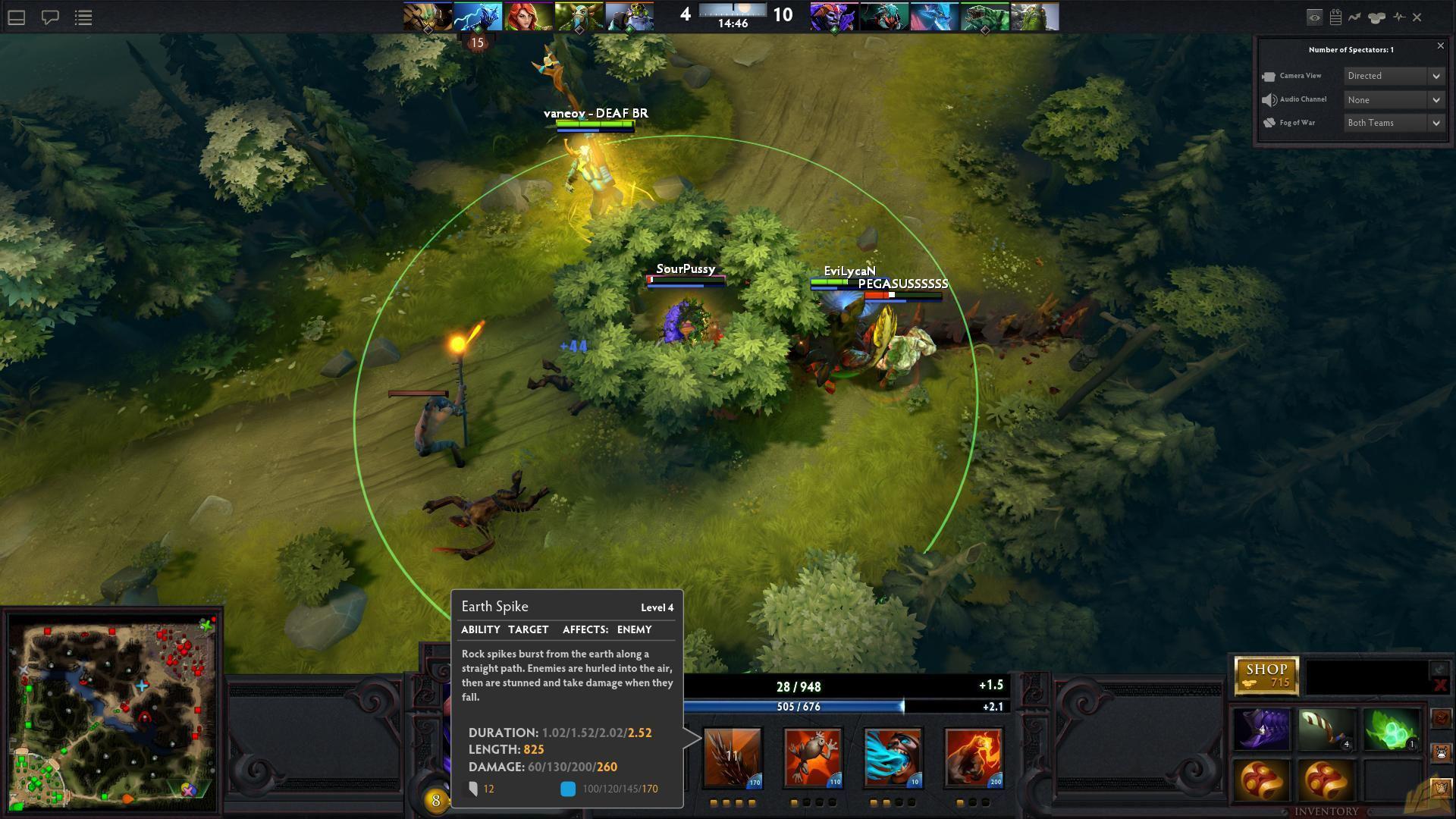Select the Tidehunter hero portrait

tap(984, 17)
